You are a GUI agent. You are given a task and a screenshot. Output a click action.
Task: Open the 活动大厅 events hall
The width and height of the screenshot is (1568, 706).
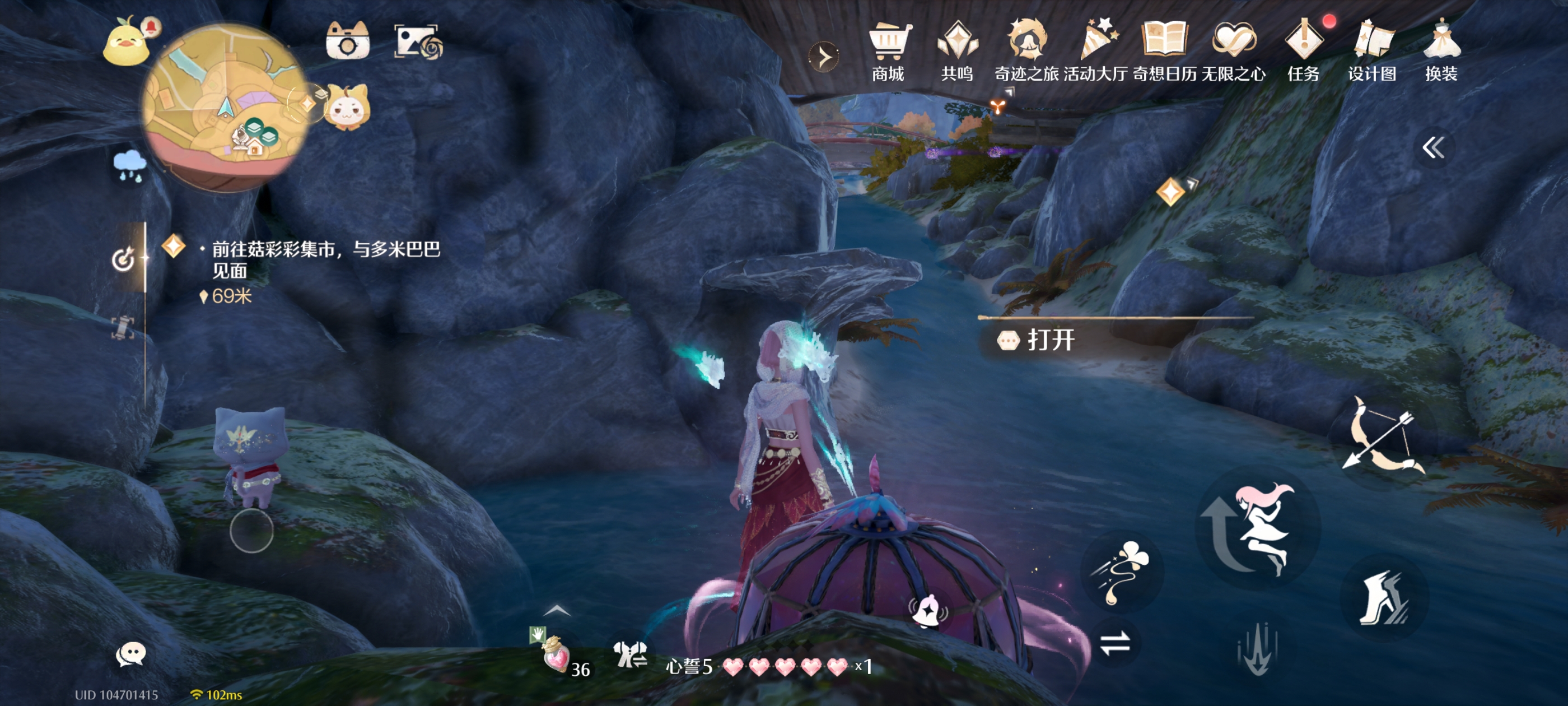click(1096, 52)
